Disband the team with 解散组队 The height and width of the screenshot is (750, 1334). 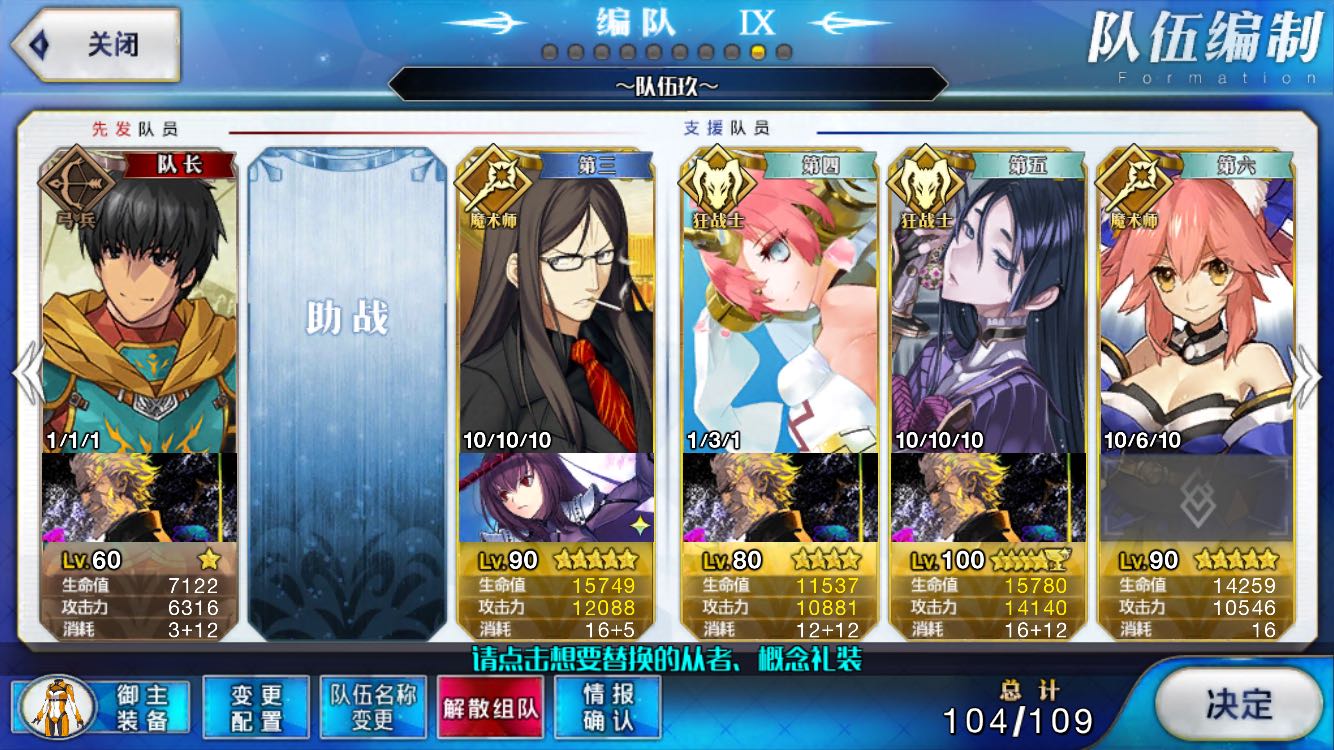490,707
